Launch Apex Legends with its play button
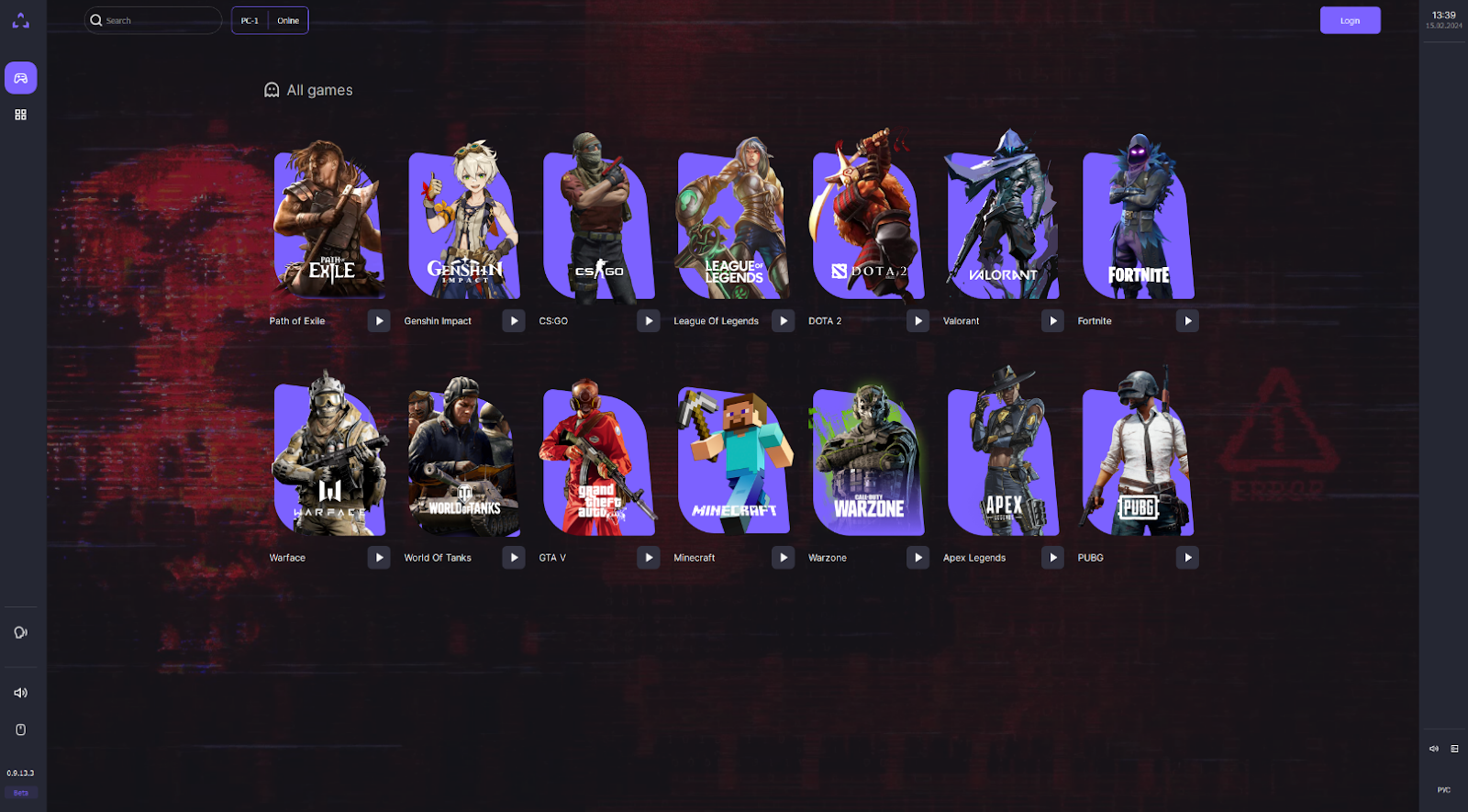1468x812 pixels. click(x=1052, y=558)
